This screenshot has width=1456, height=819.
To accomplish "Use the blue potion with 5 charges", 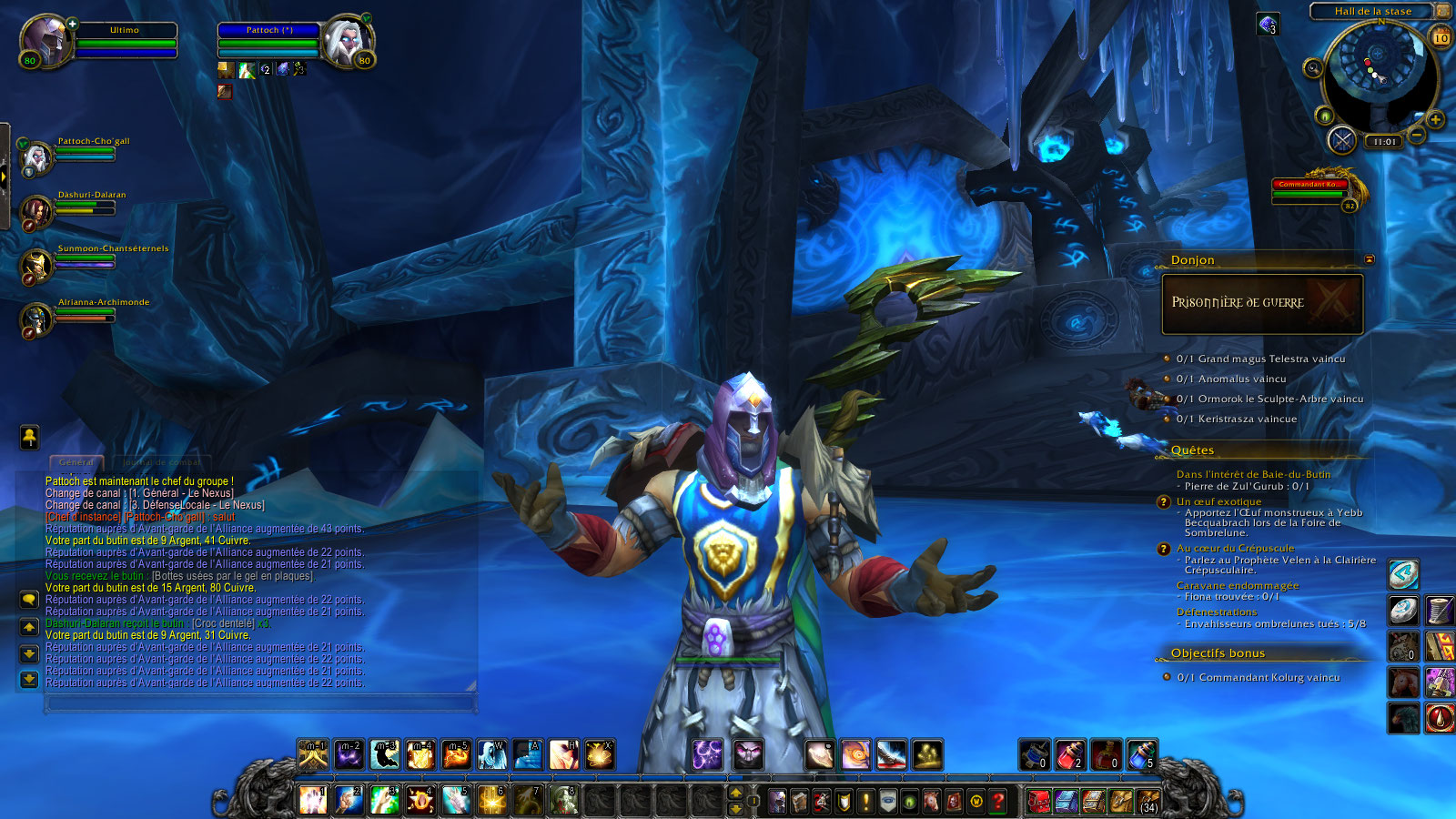I will coord(1142,754).
